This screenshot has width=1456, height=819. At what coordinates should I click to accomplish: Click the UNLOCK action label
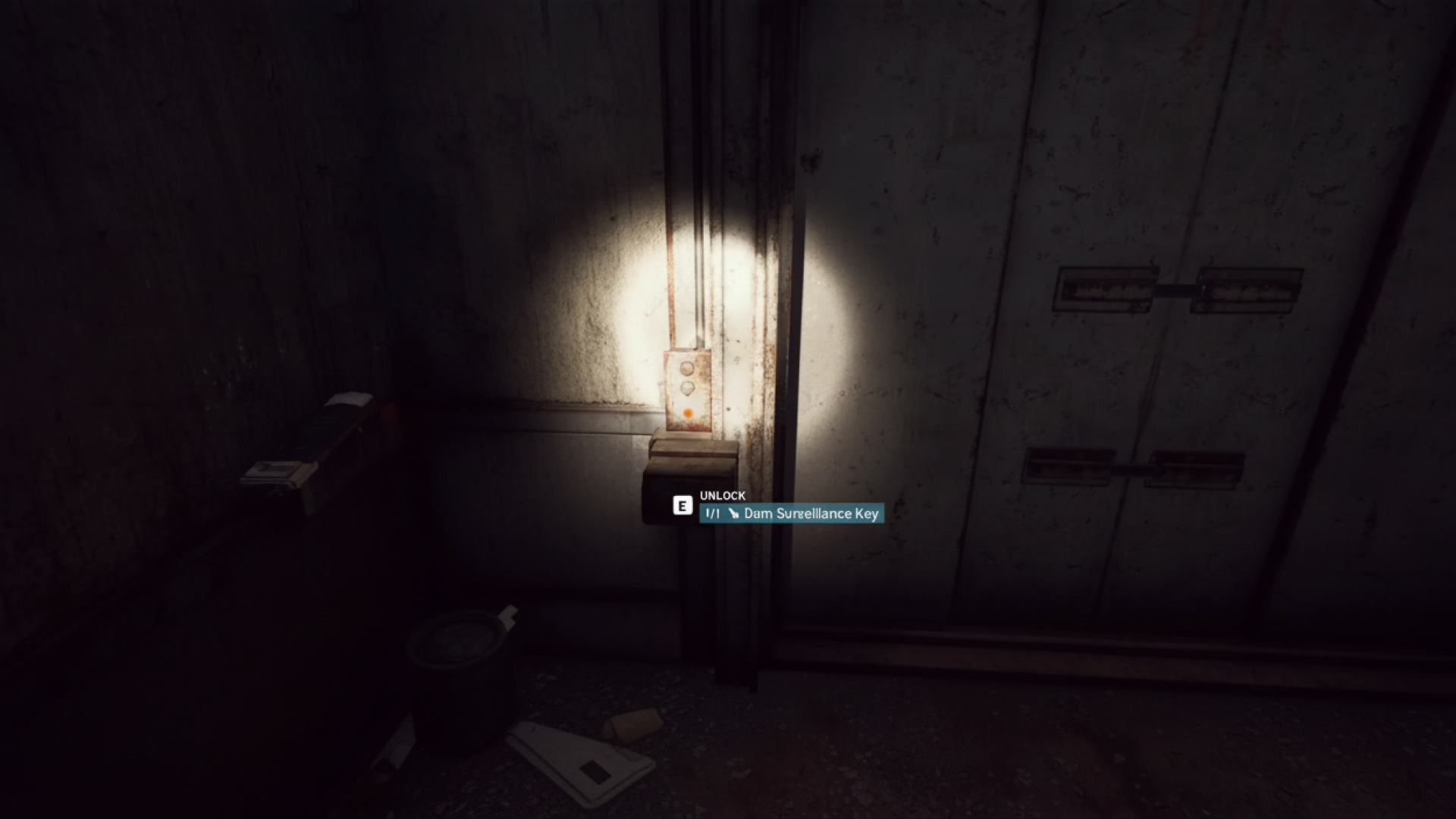[723, 496]
